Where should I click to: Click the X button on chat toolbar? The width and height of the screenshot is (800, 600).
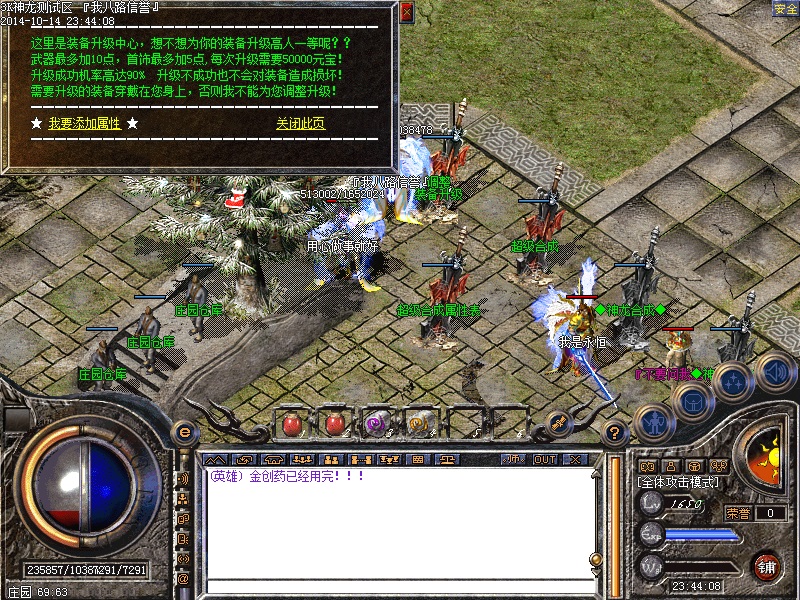pos(574,459)
